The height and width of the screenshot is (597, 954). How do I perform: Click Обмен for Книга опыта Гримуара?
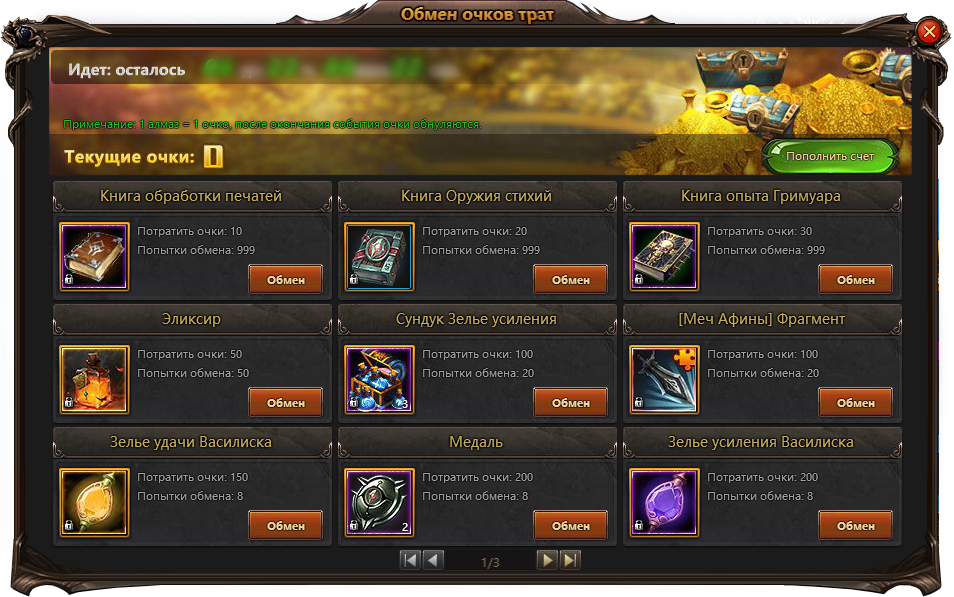855,279
